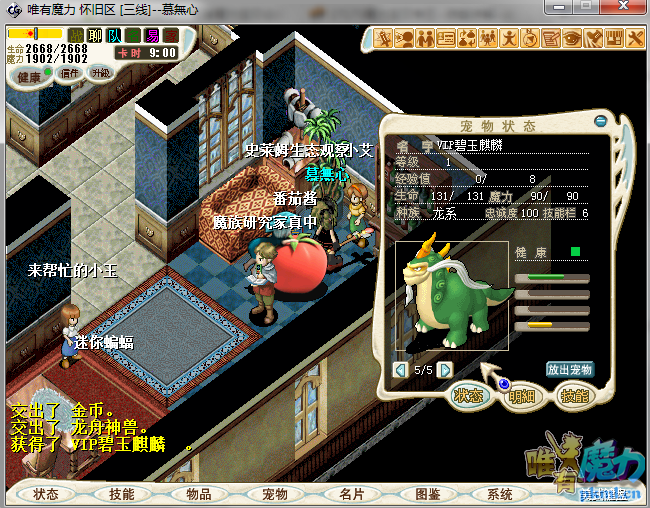Toggle the 队 team indicator in top HUD
The image size is (650, 508).
pyautogui.click(x=115, y=36)
